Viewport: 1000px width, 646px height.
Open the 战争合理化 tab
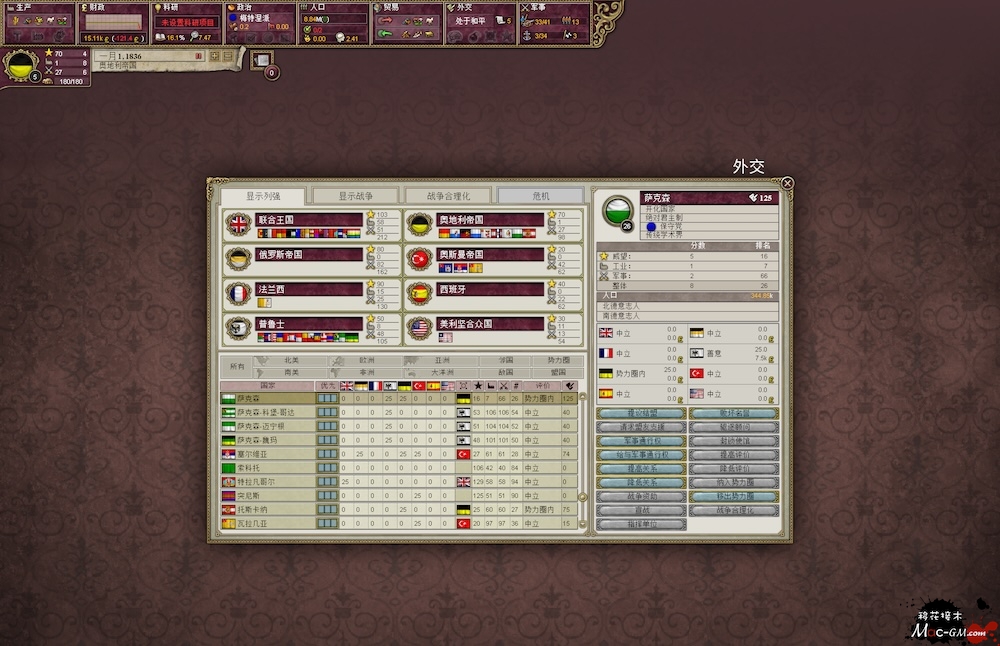pyautogui.click(x=447, y=196)
